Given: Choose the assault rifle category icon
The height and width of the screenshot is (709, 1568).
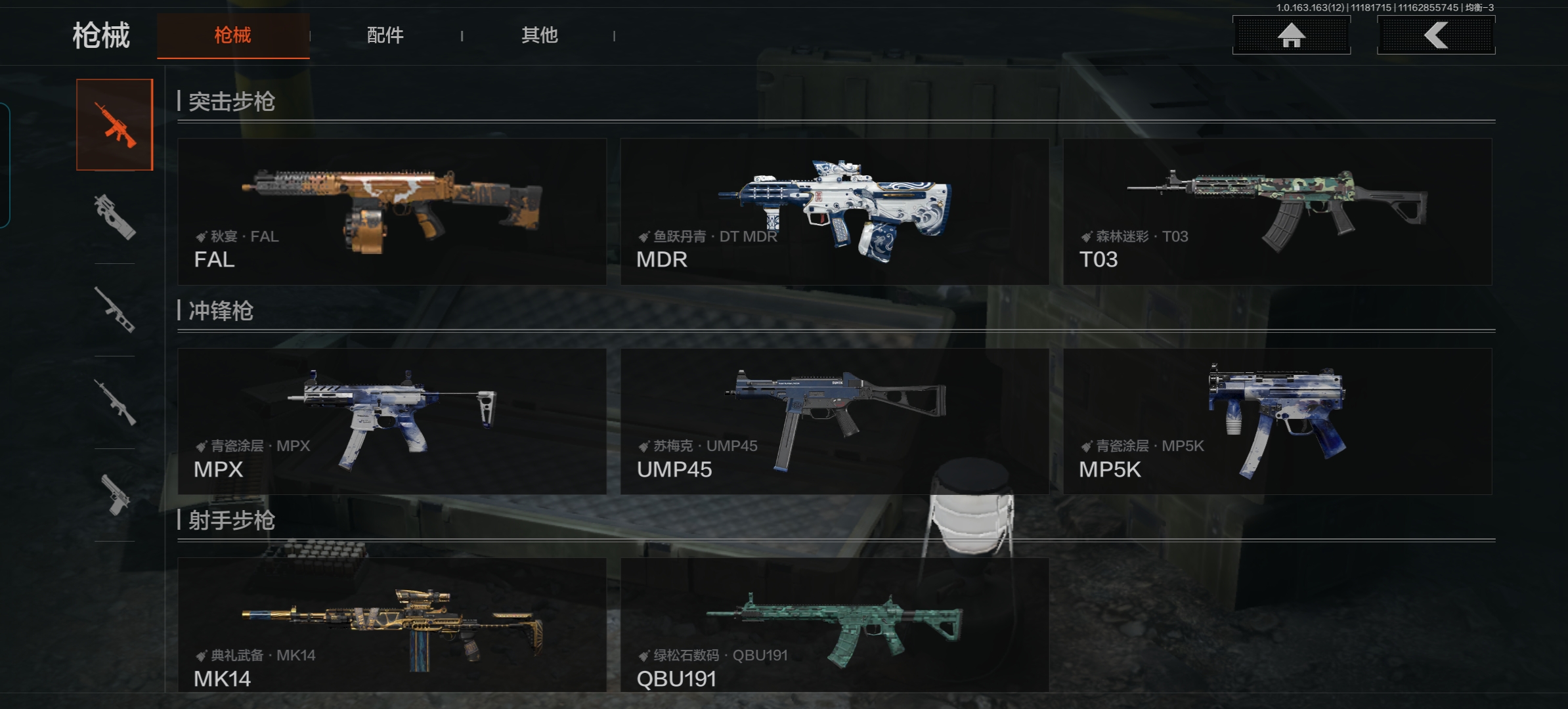Looking at the screenshot, I should click(115, 125).
